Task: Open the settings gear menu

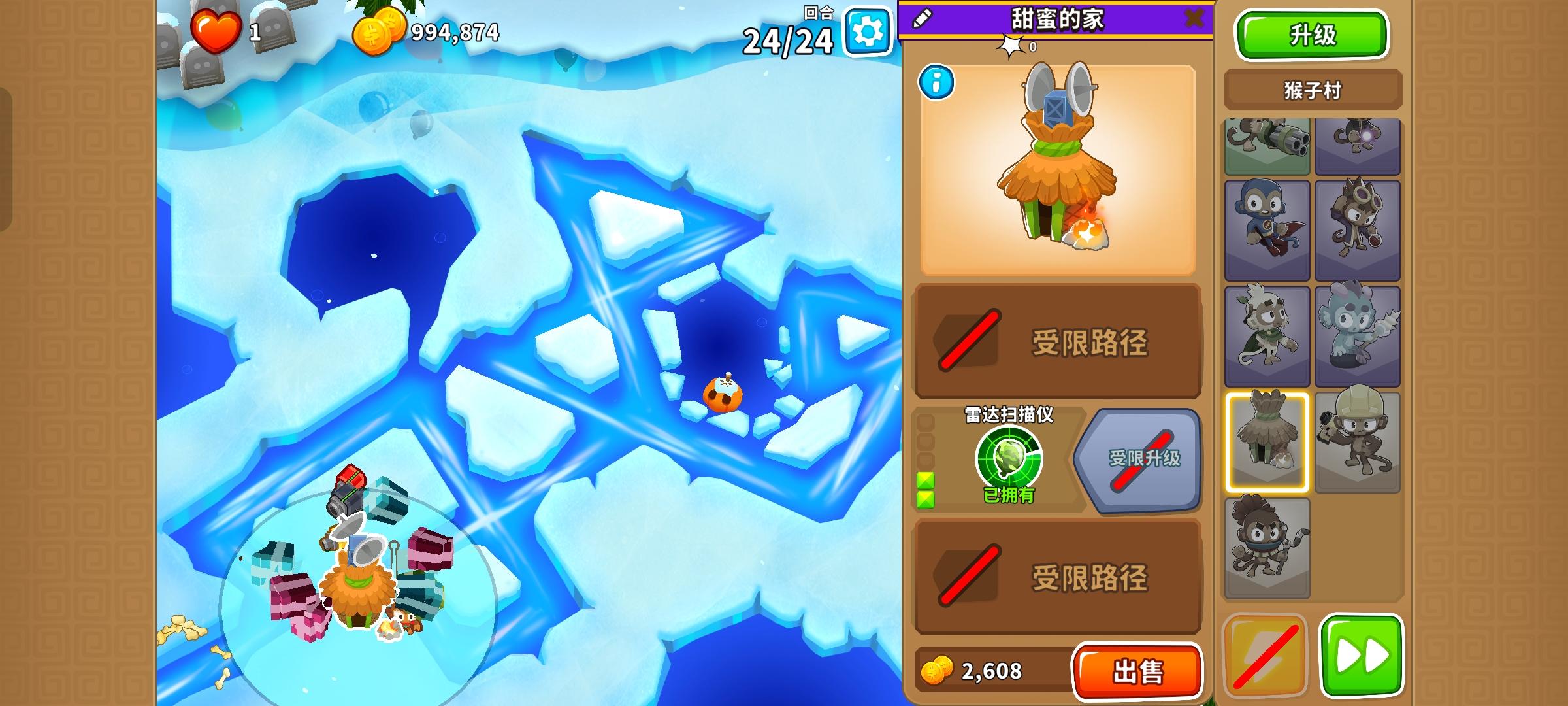Action: pos(868,30)
